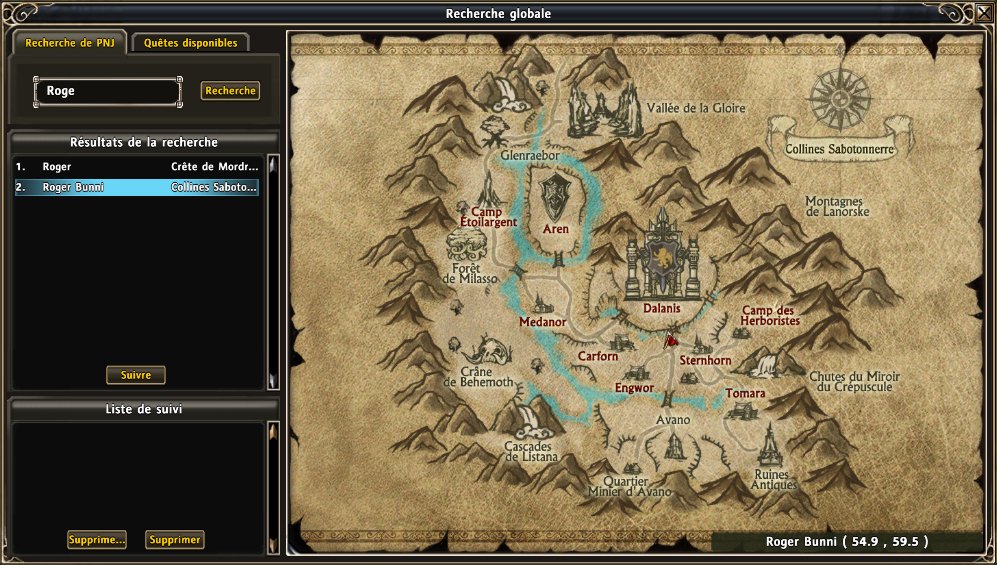Click the truncated Supprime... button

click(97, 540)
